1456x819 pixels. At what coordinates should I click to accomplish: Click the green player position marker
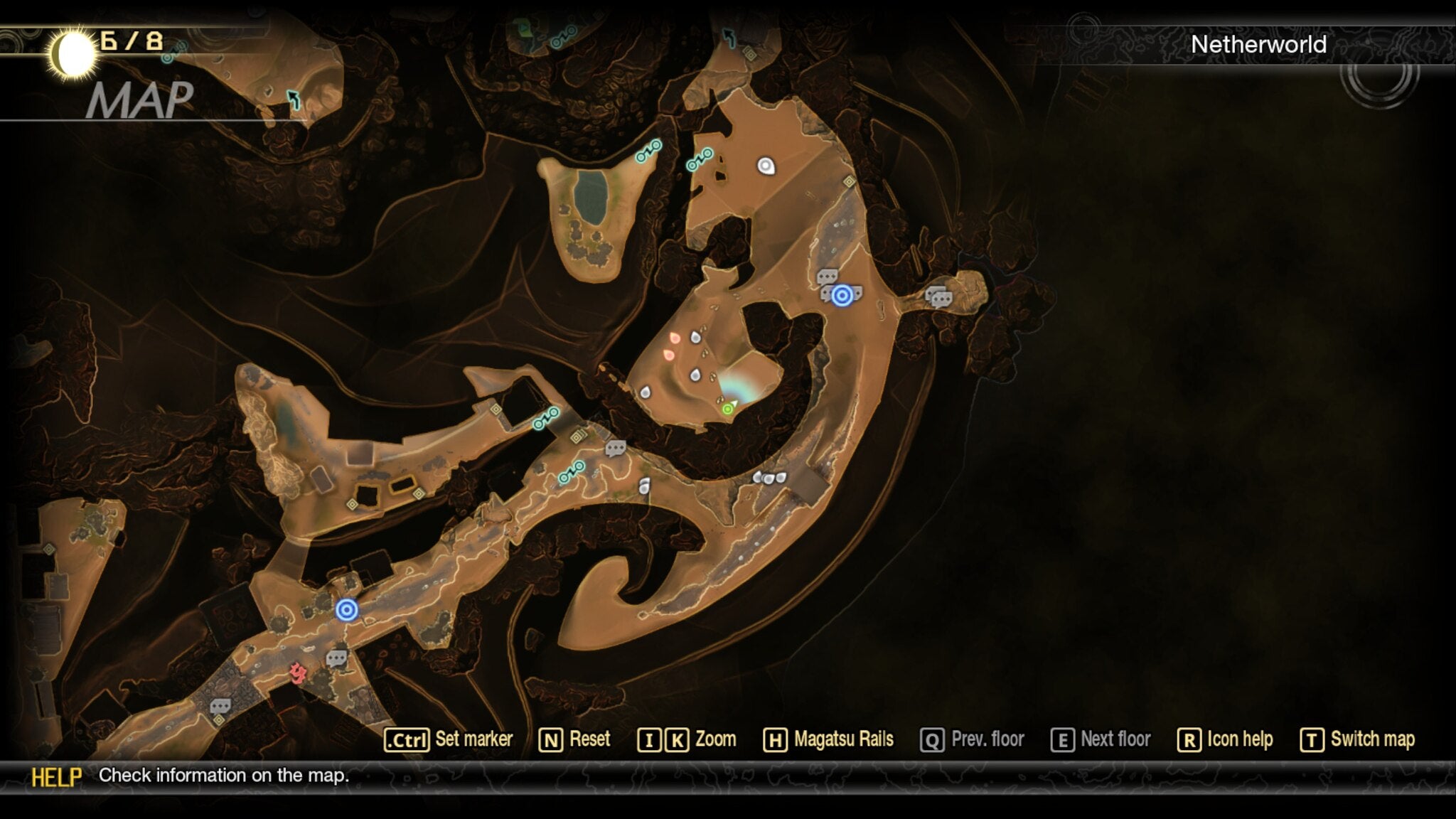729,409
